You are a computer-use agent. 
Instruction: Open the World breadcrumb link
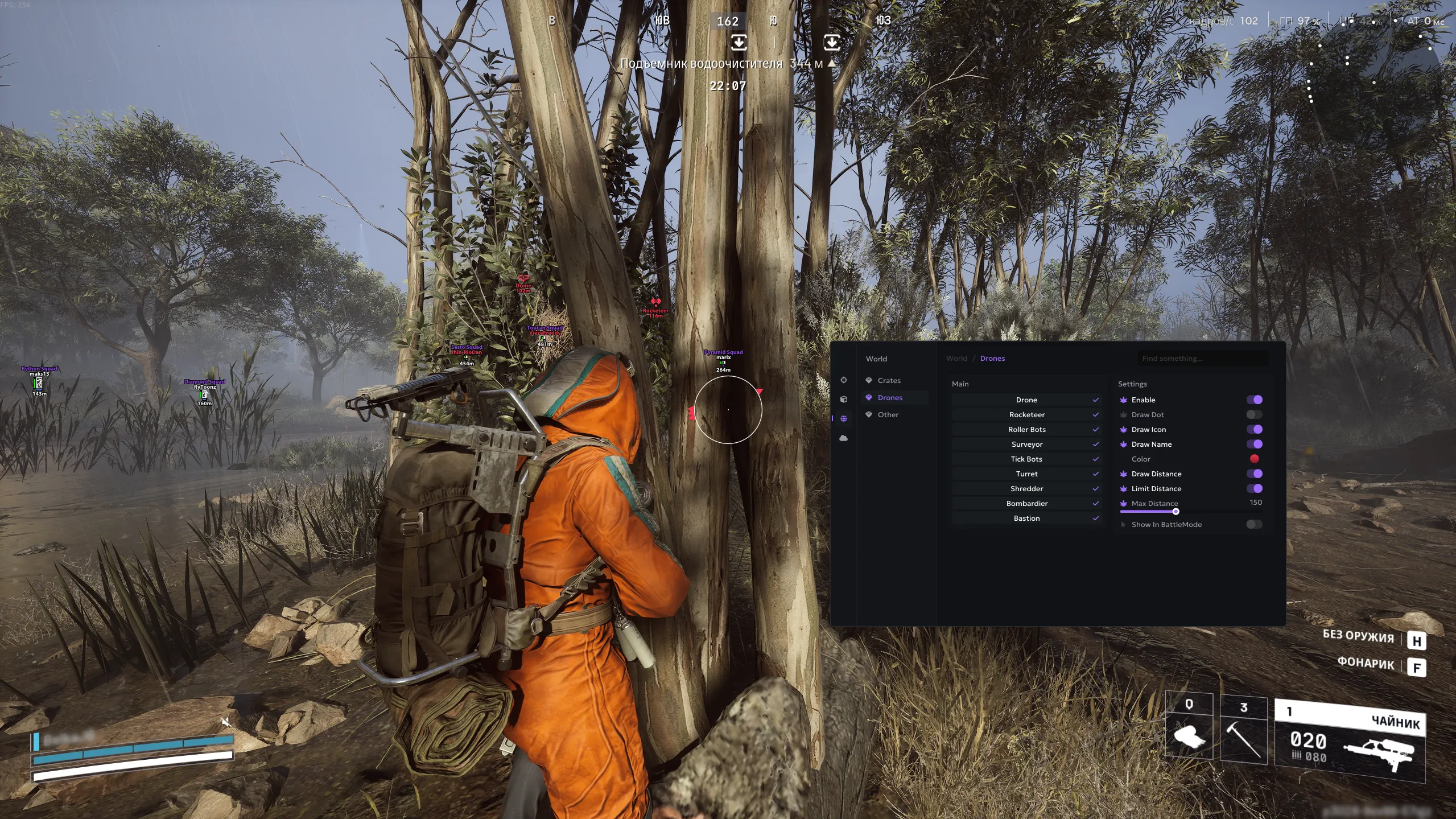(x=956, y=358)
